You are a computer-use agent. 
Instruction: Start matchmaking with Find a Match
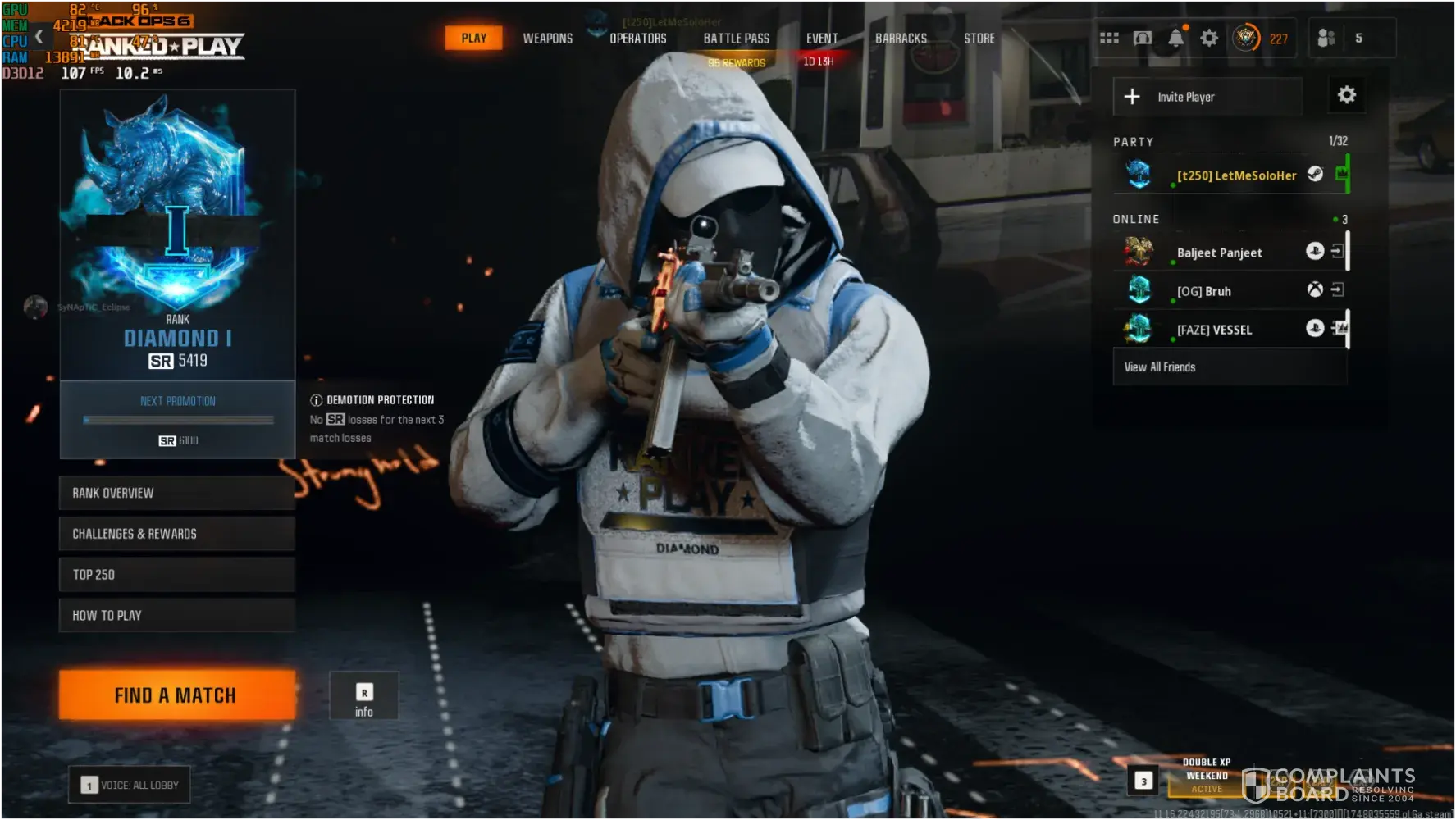[176, 695]
